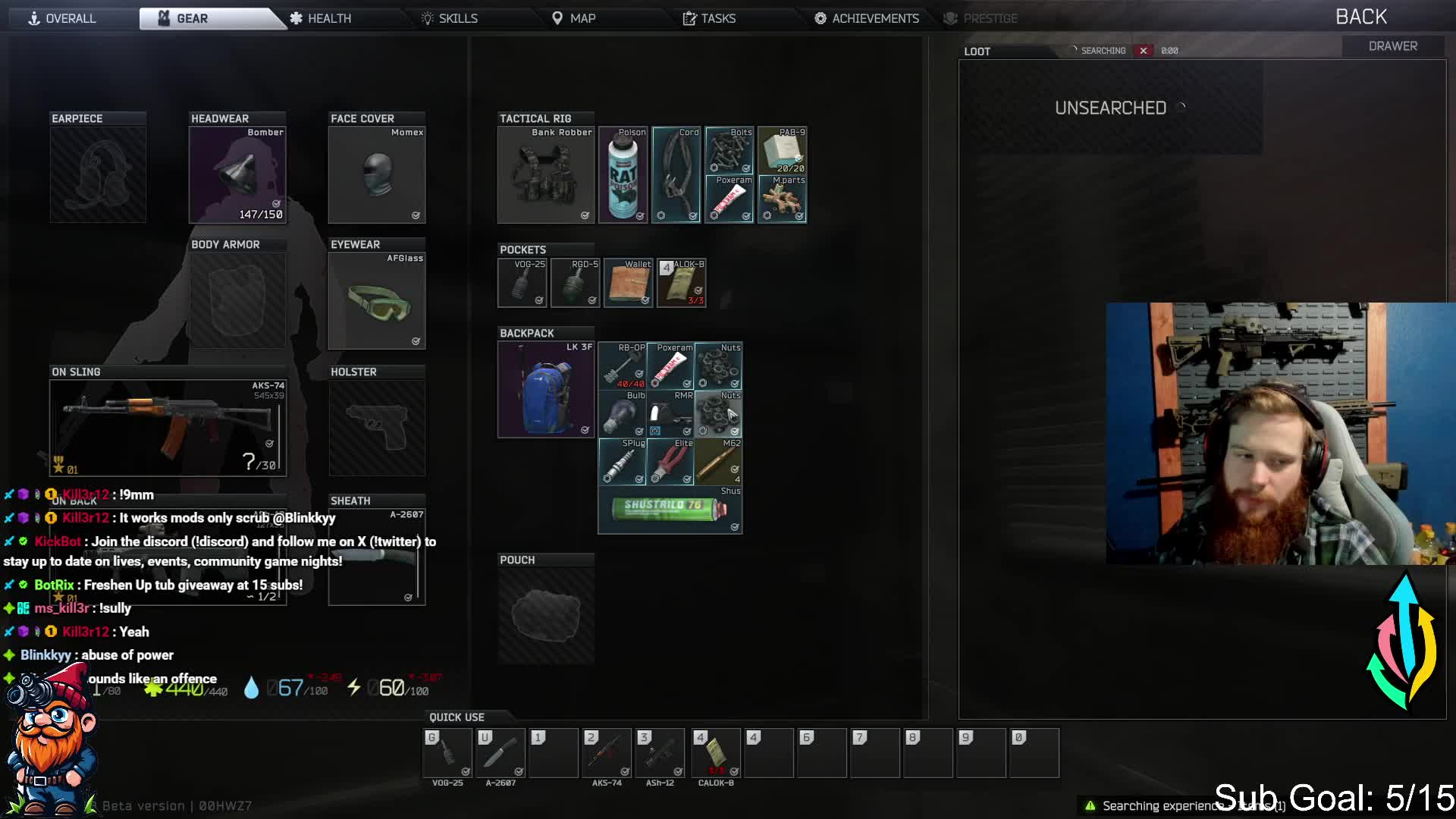Click the Back button
The height and width of the screenshot is (819, 1456).
(x=1360, y=17)
